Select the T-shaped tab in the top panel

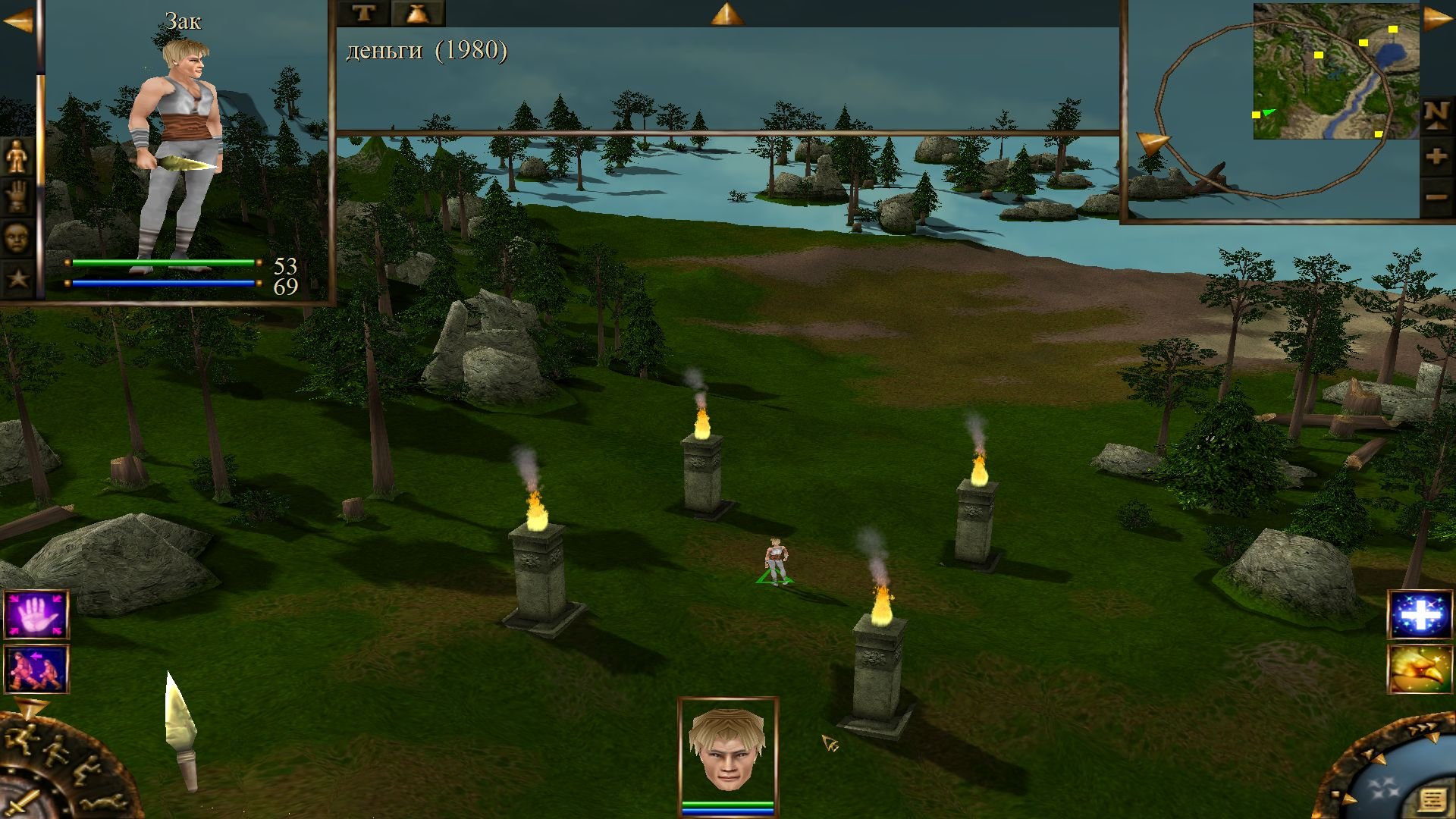click(x=363, y=13)
